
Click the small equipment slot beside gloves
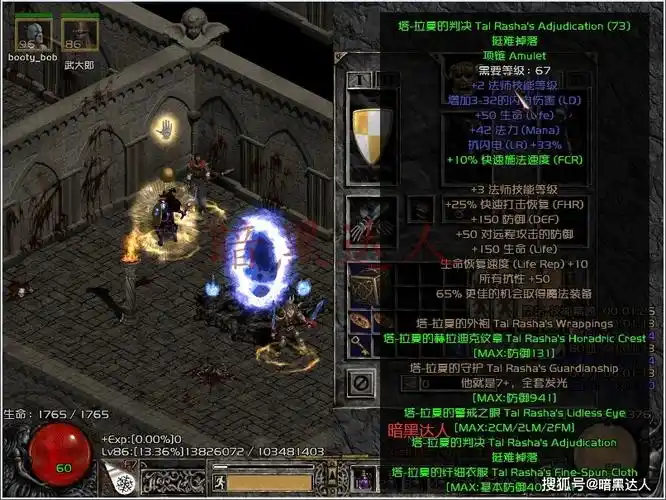422,211
